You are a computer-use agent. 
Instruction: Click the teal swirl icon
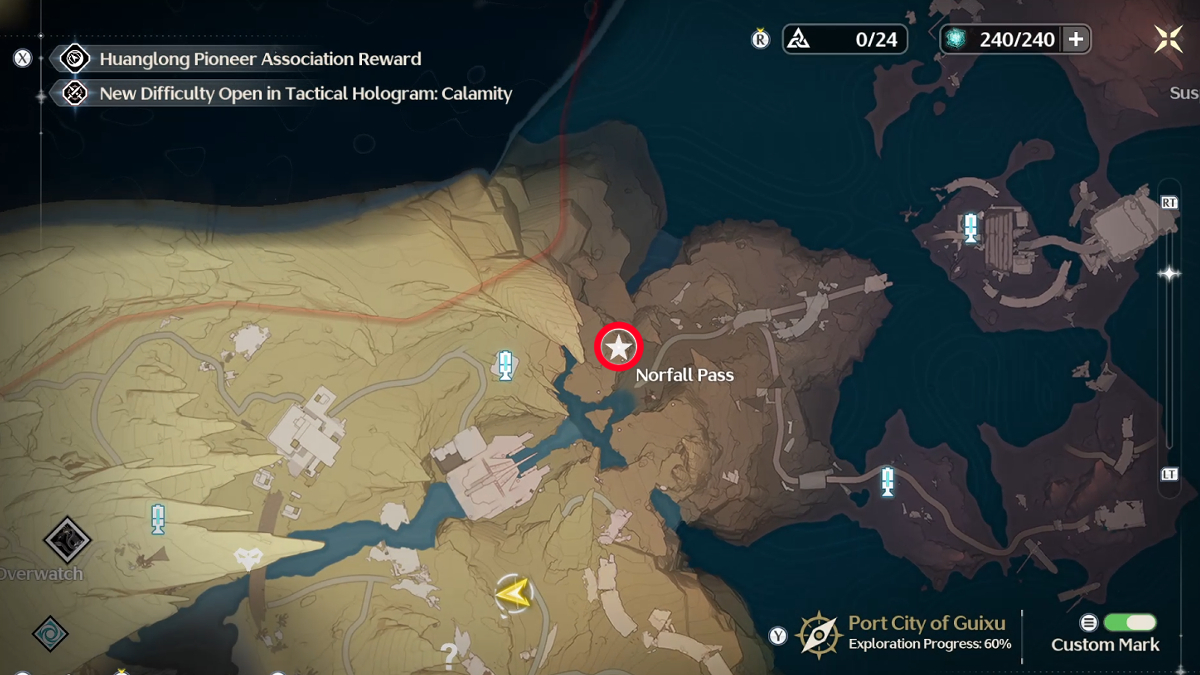coord(50,634)
